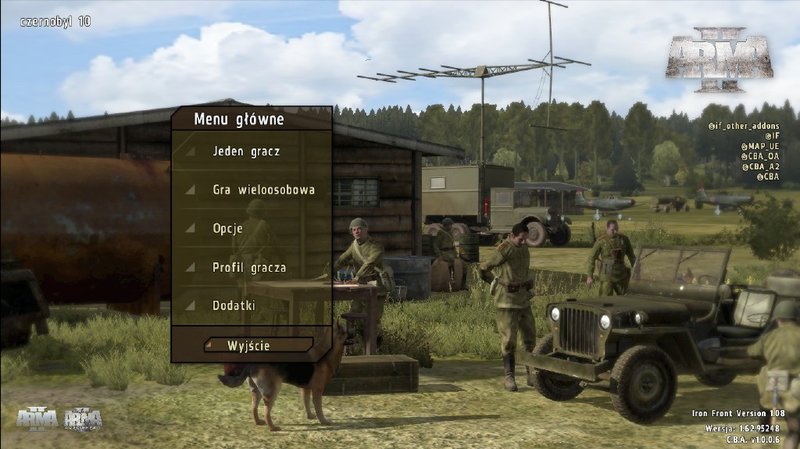Open the Dodatki expansions entry
The width and height of the screenshot is (800, 449).
[x=234, y=305]
